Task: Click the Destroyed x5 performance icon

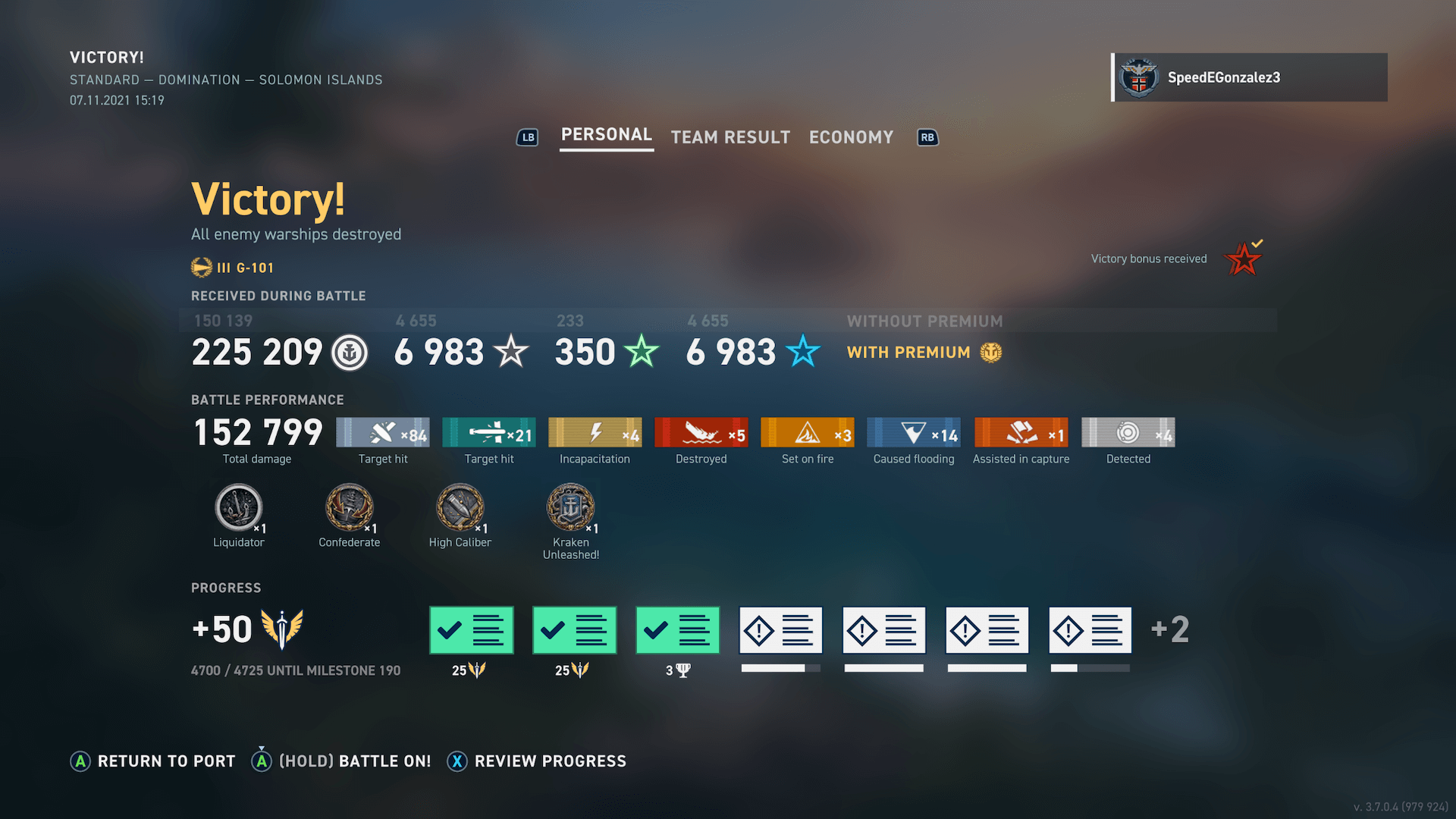Action: click(701, 432)
